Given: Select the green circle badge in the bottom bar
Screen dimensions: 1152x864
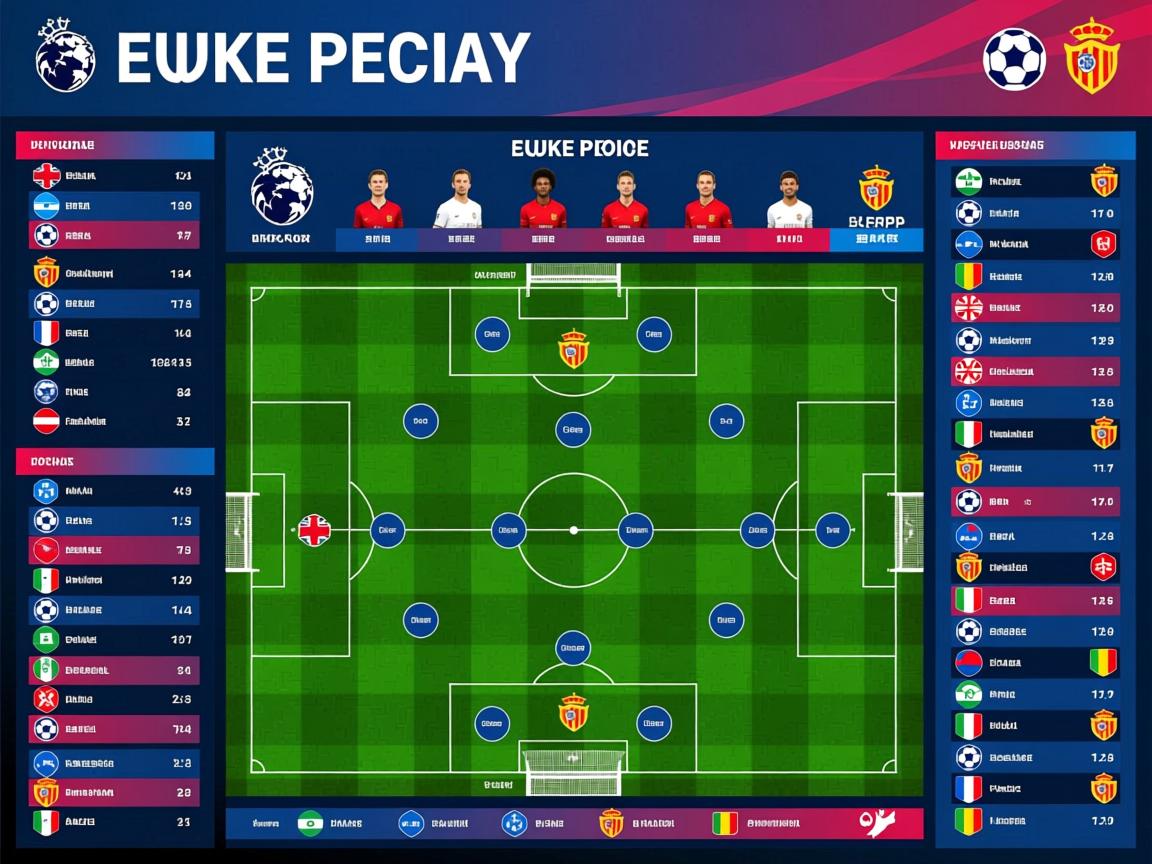Looking at the screenshot, I should (310, 823).
